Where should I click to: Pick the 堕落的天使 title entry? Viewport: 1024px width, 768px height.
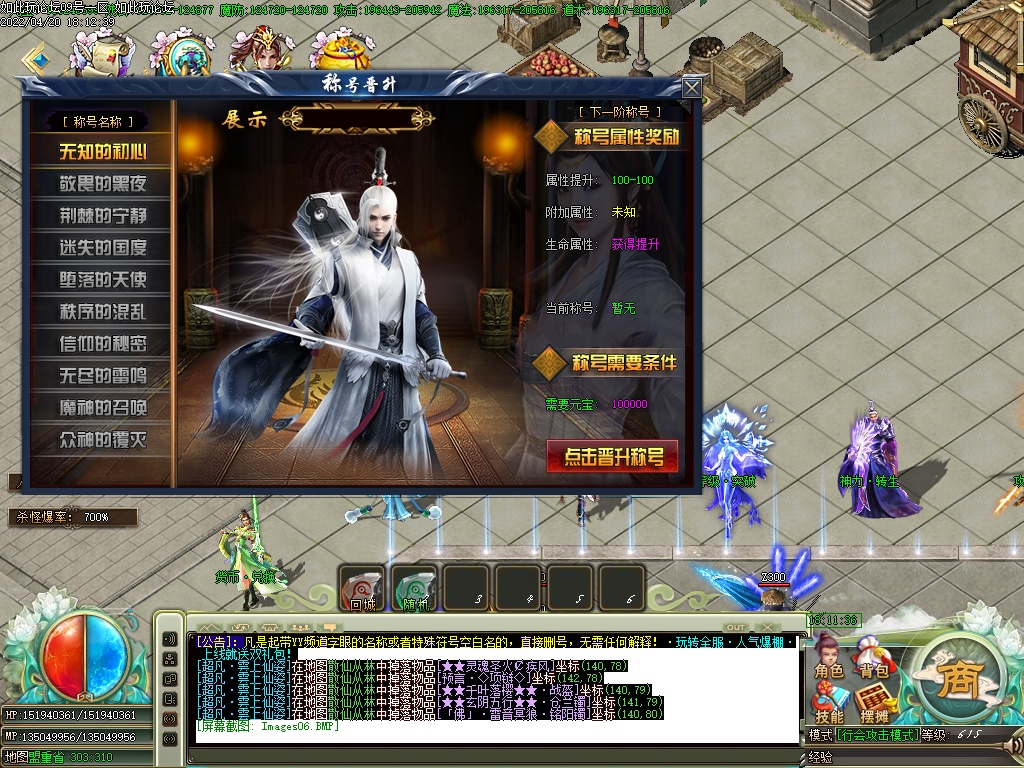[x=102, y=280]
